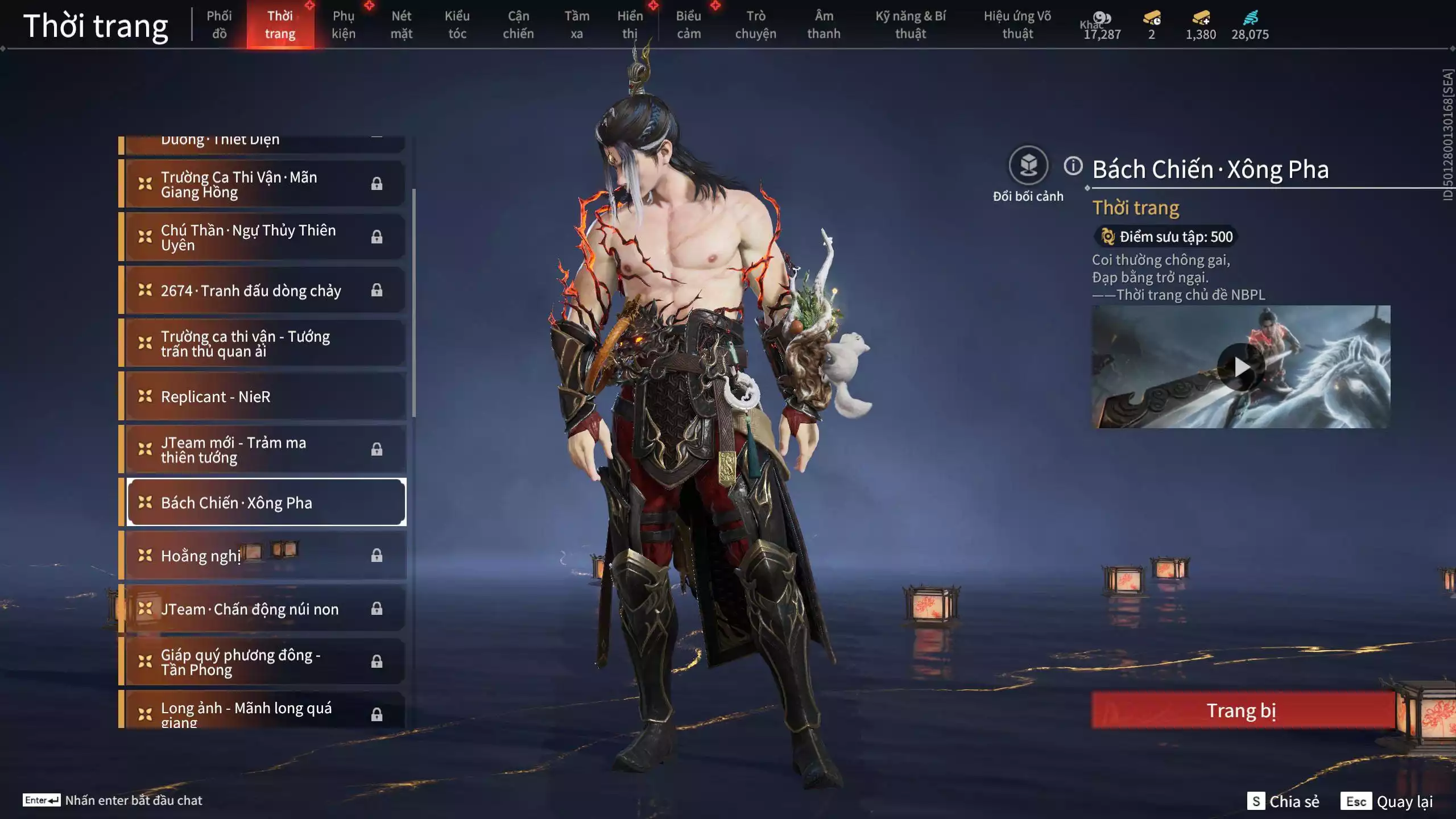
Task: Open the Biểu cảm tab
Action: point(688,24)
